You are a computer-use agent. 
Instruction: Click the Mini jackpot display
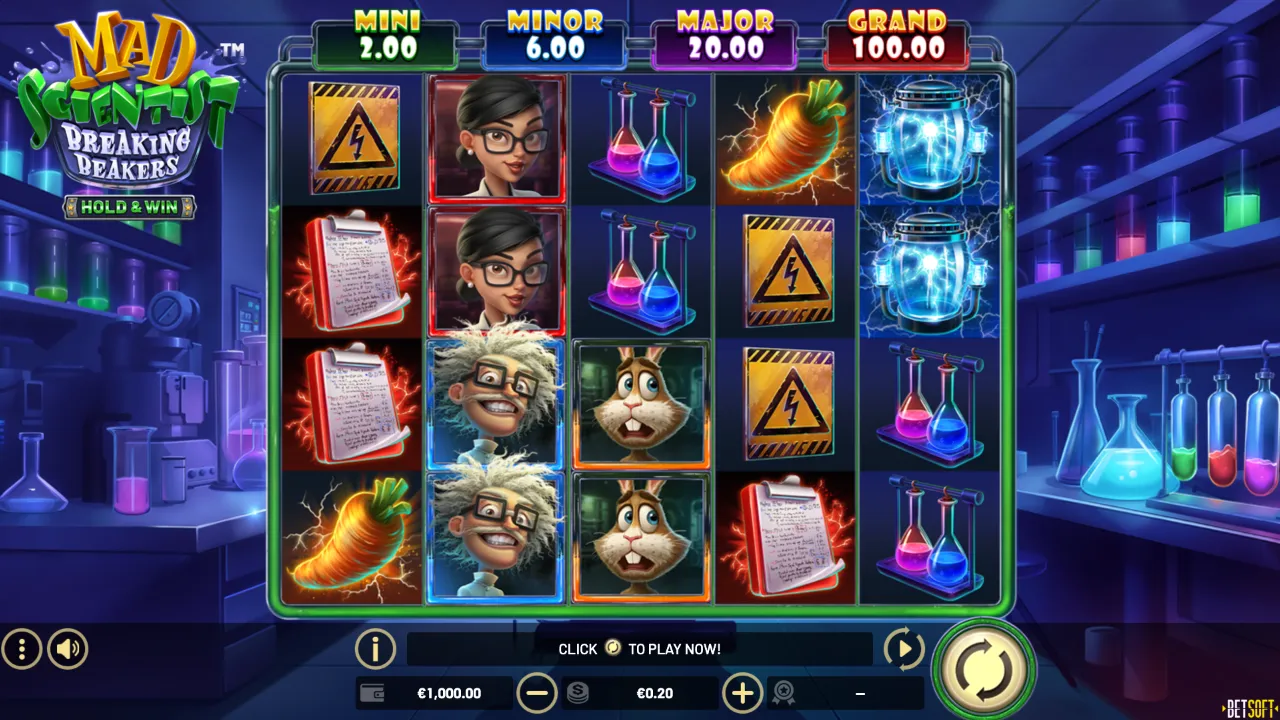click(386, 38)
